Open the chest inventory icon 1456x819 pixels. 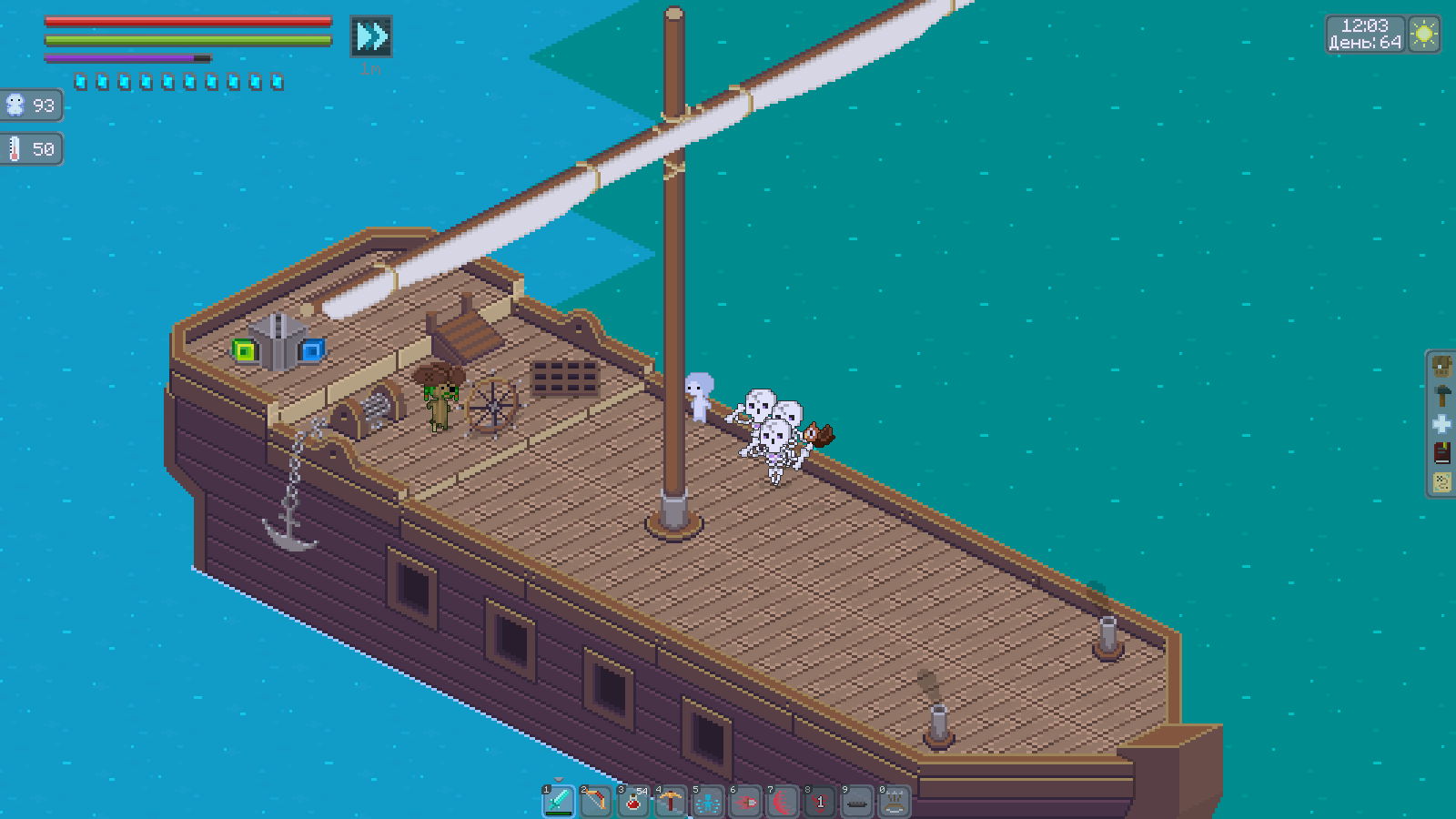tap(1442, 367)
